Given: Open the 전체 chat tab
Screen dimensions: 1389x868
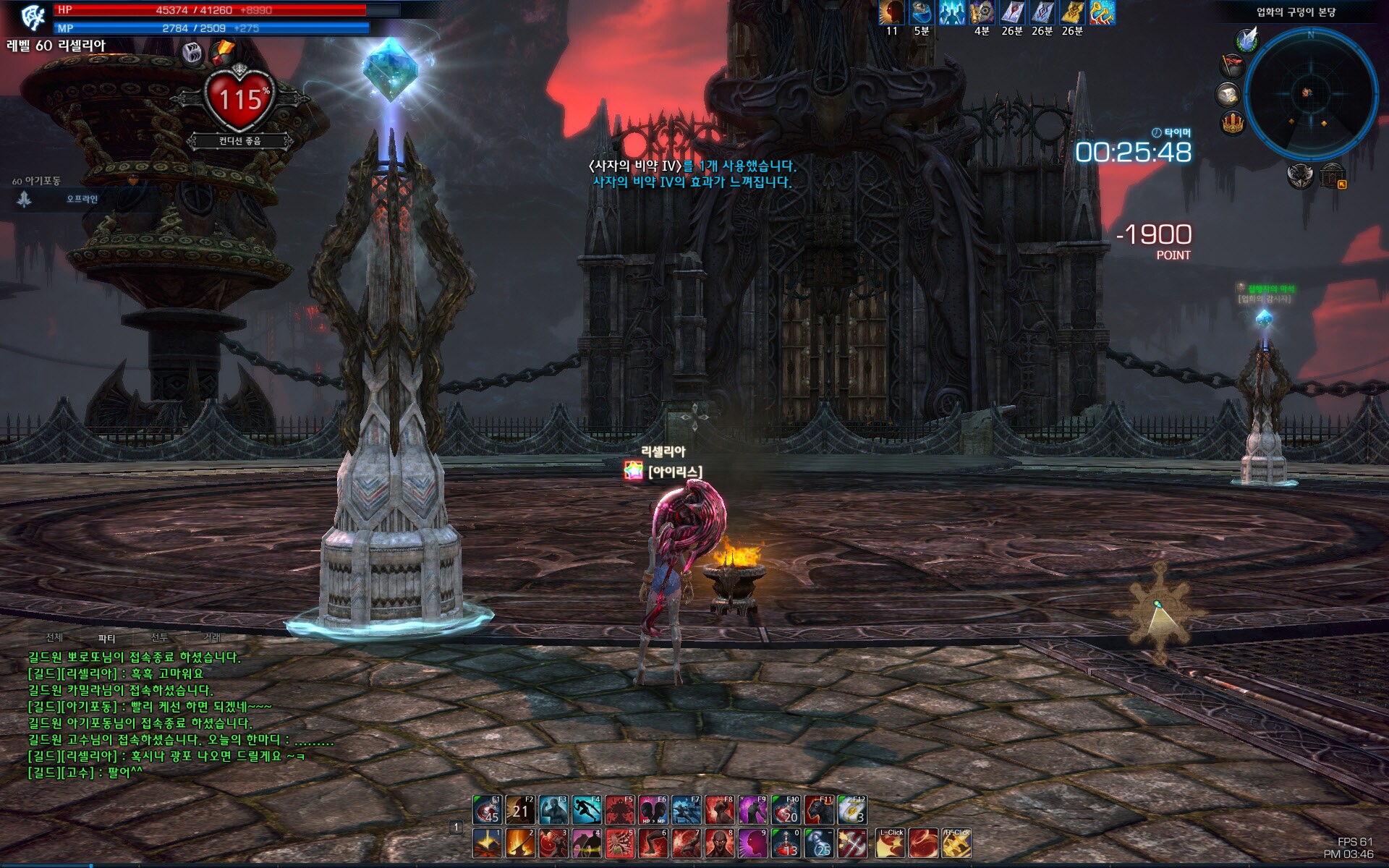Looking at the screenshot, I should (54, 637).
